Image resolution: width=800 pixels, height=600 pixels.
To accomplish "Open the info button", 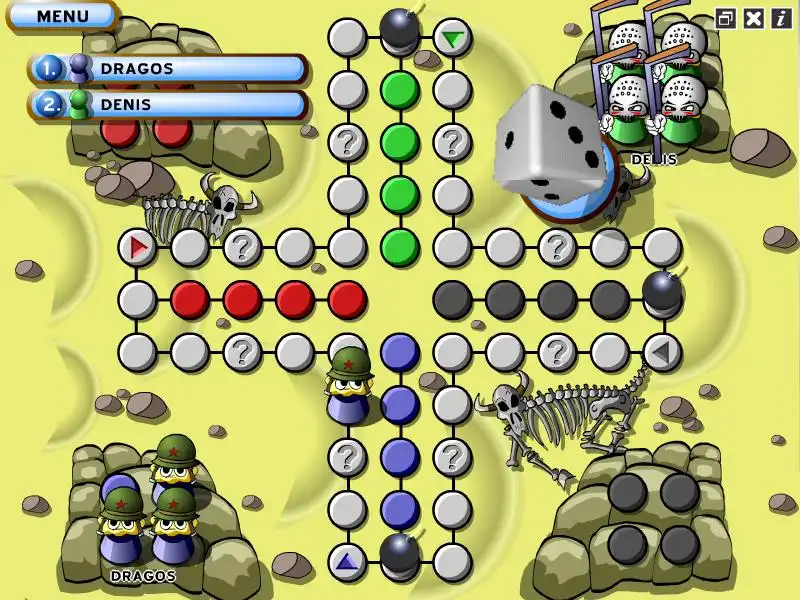I will [780, 18].
